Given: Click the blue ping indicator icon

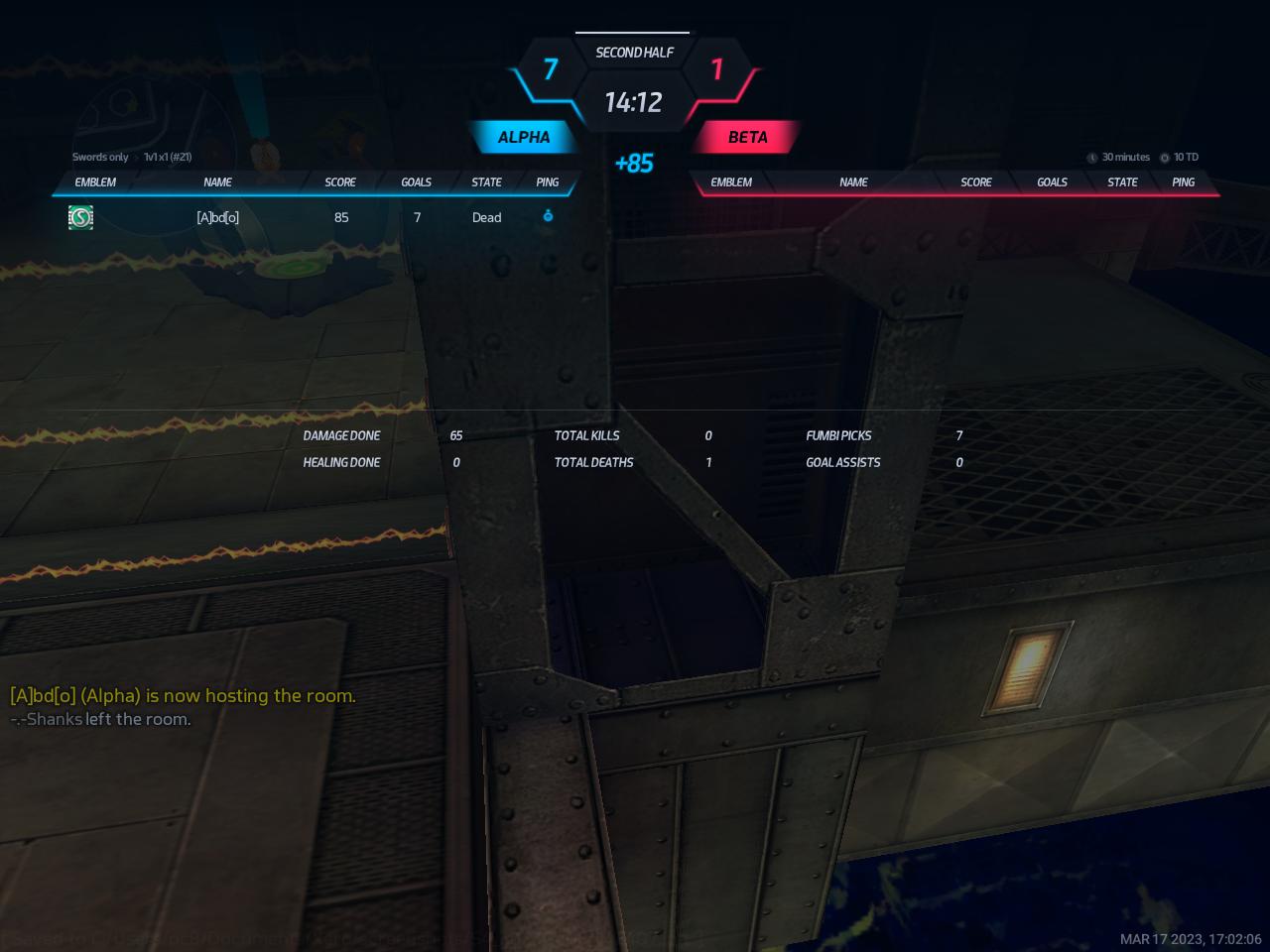Looking at the screenshot, I should [x=548, y=216].
